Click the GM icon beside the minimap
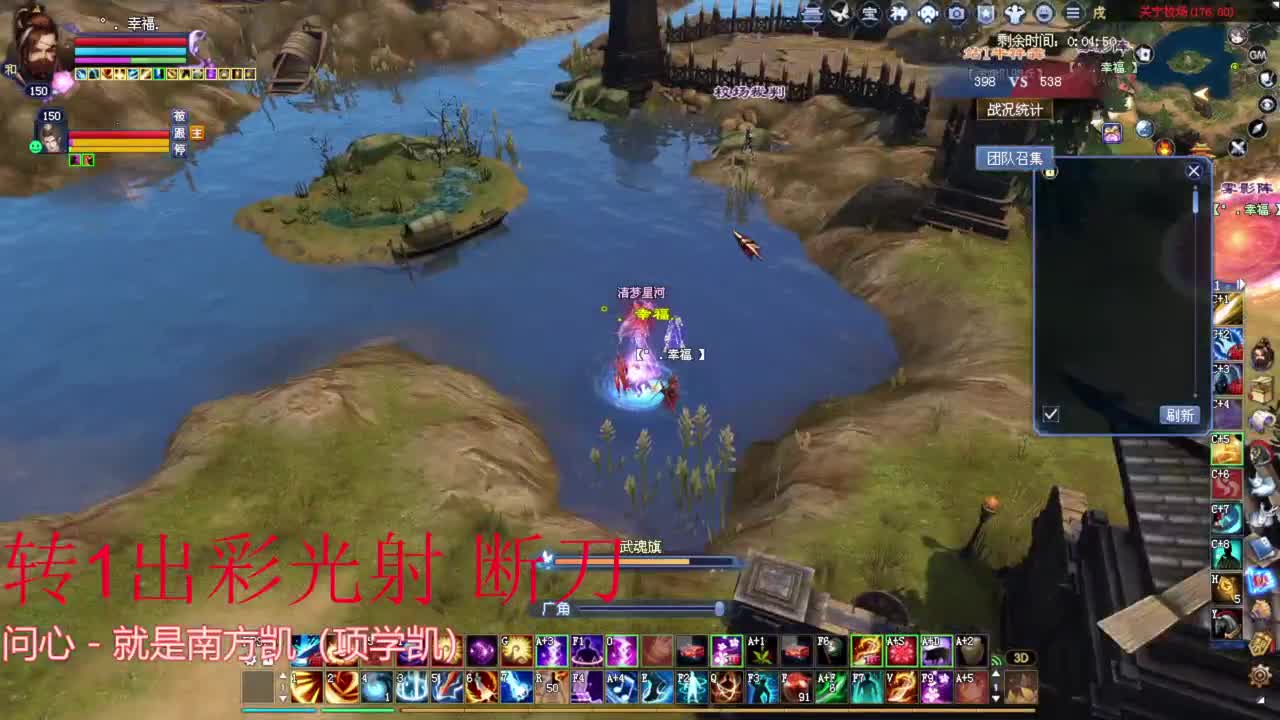This screenshot has width=1280, height=720. pyautogui.click(x=1257, y=55)
